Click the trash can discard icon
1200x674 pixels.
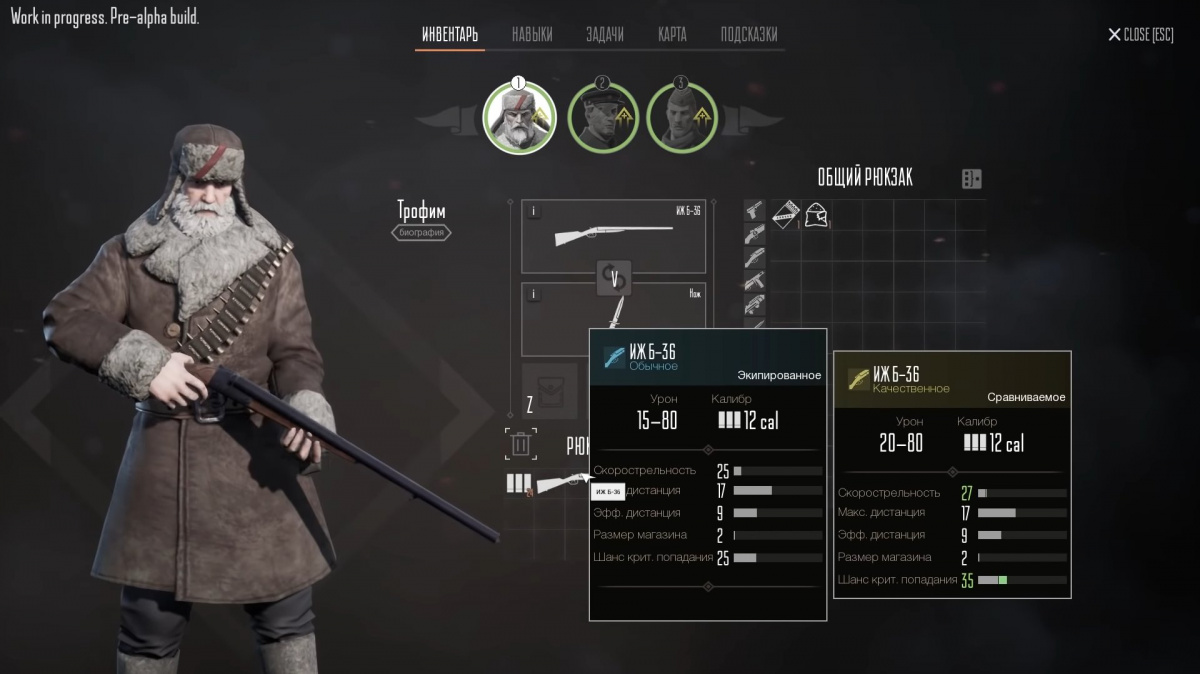521,444
